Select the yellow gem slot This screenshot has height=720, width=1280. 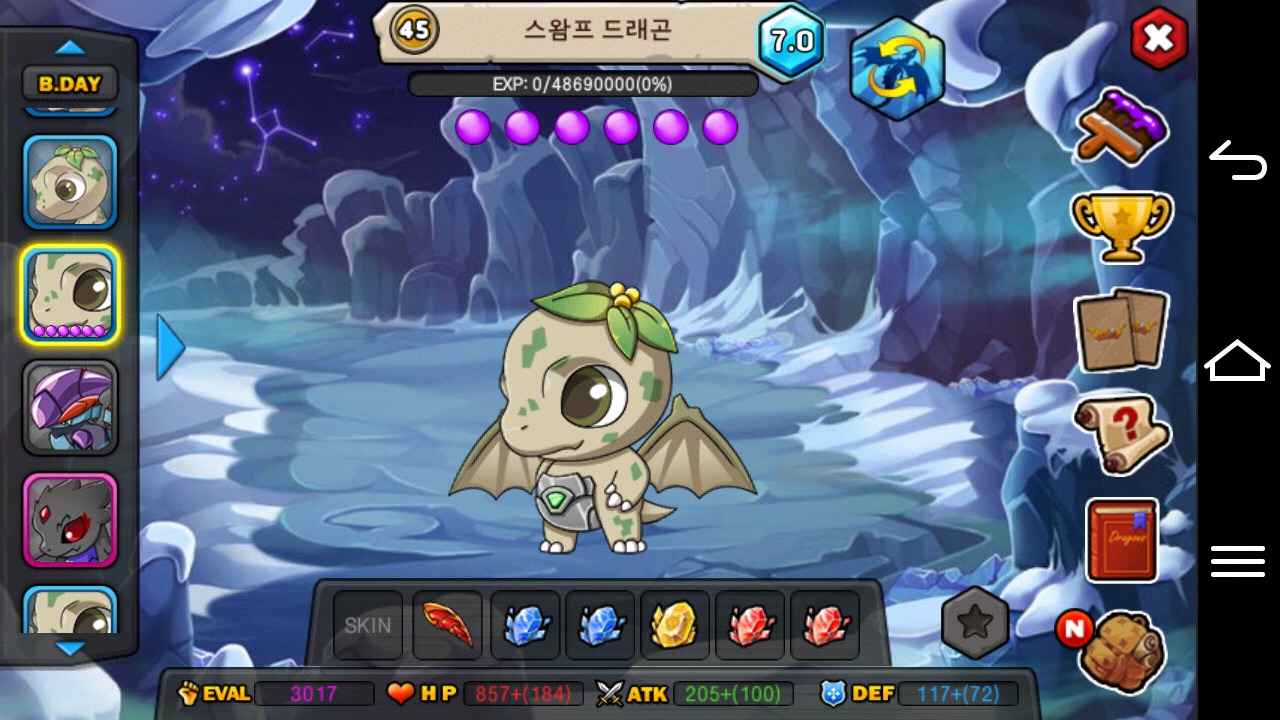tap(674, 626)
